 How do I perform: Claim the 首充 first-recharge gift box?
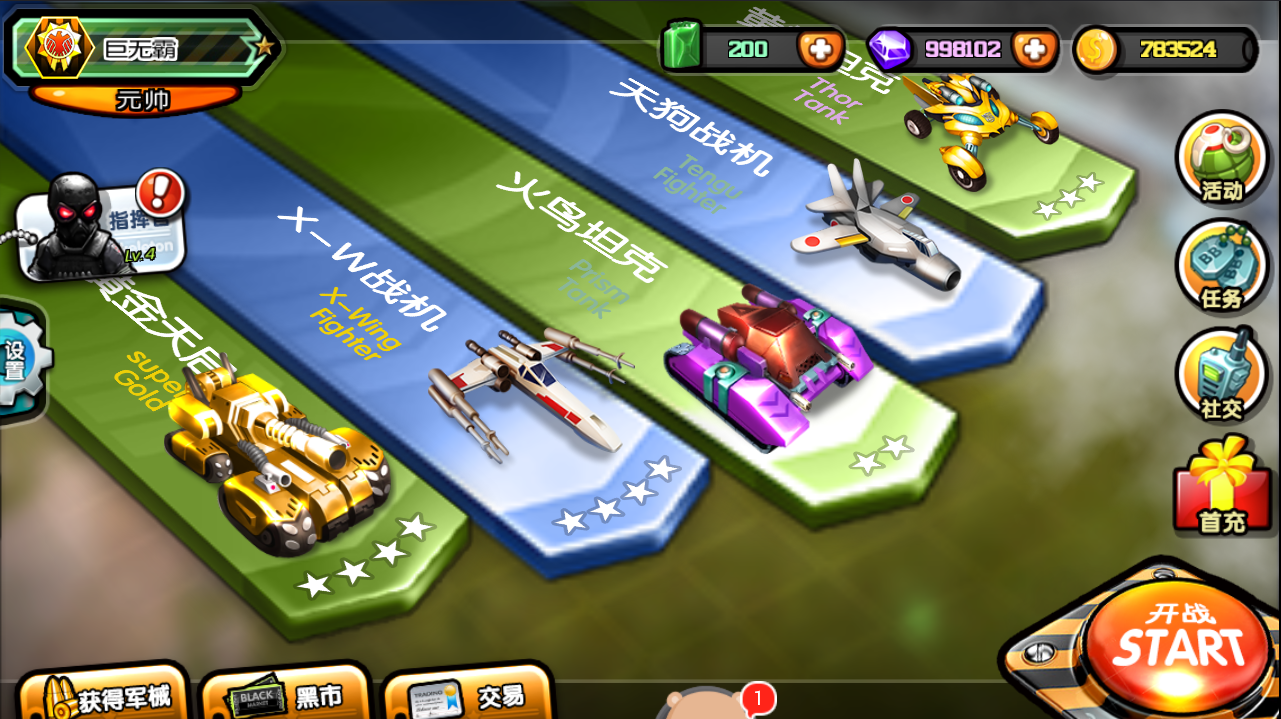click(1222, 487)
